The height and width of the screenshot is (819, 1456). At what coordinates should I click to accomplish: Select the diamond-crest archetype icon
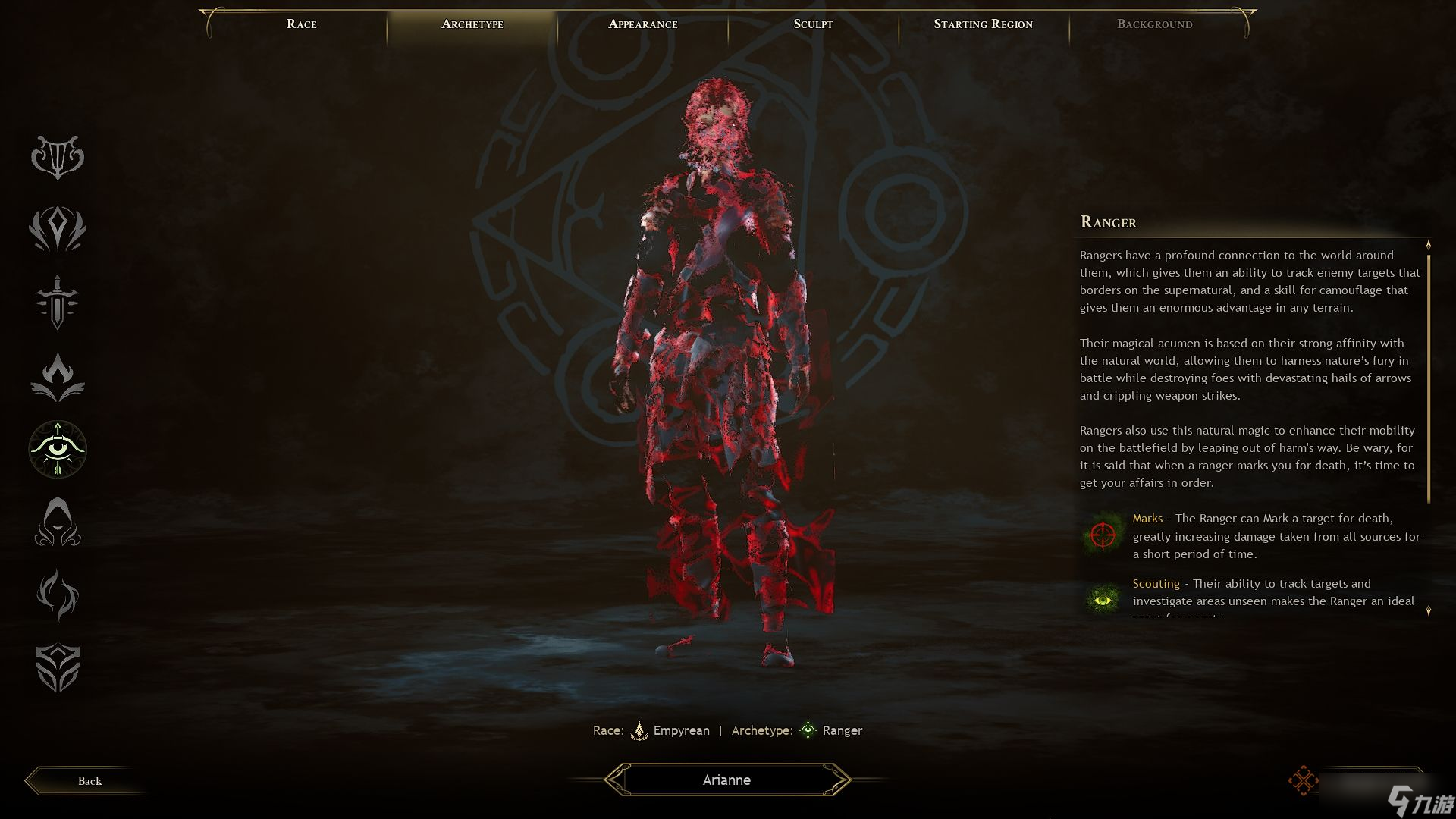point(58,229)
